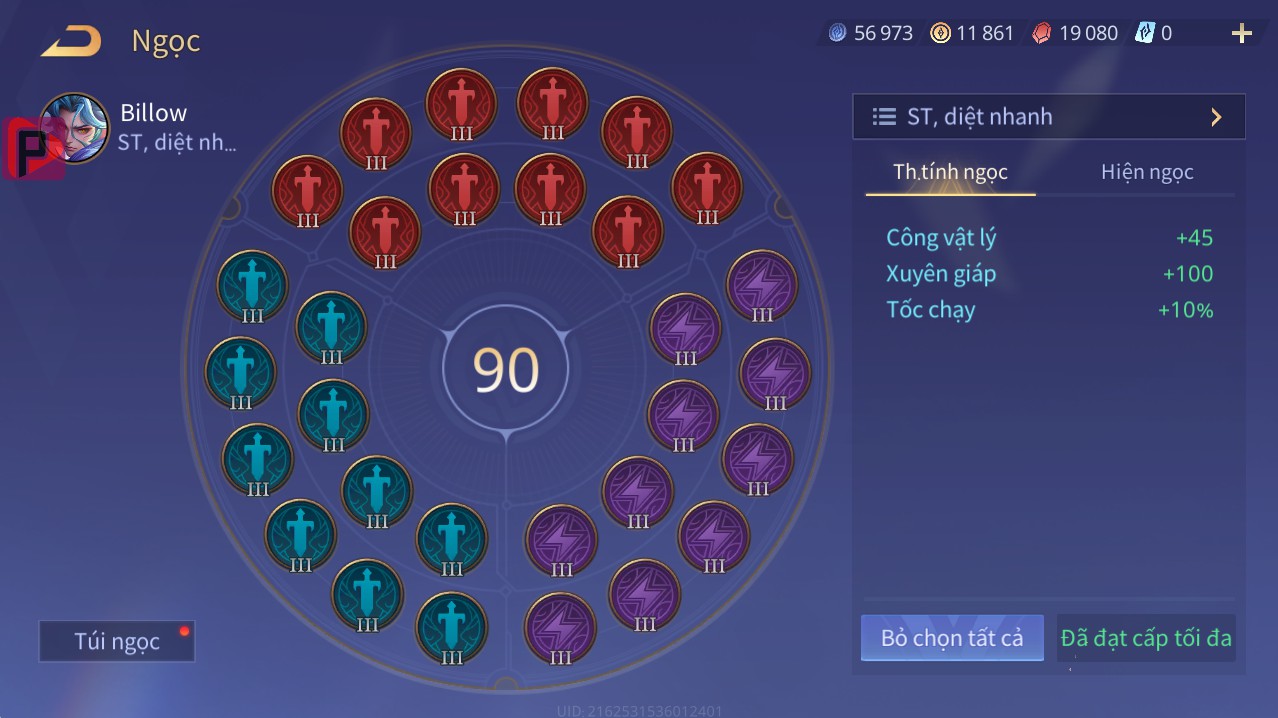
Task: Click Bỏ chọn tất cả button
Action: 951,638
